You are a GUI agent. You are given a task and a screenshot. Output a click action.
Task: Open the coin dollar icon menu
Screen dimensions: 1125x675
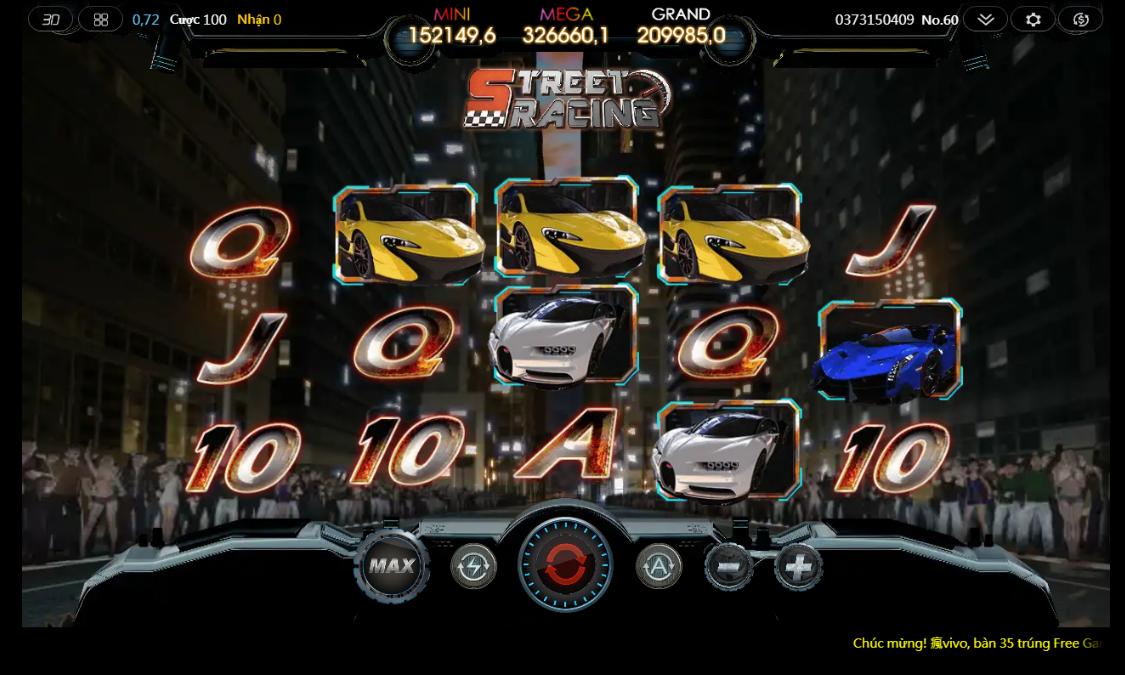pyautogui.click(x=1081, y=19)
